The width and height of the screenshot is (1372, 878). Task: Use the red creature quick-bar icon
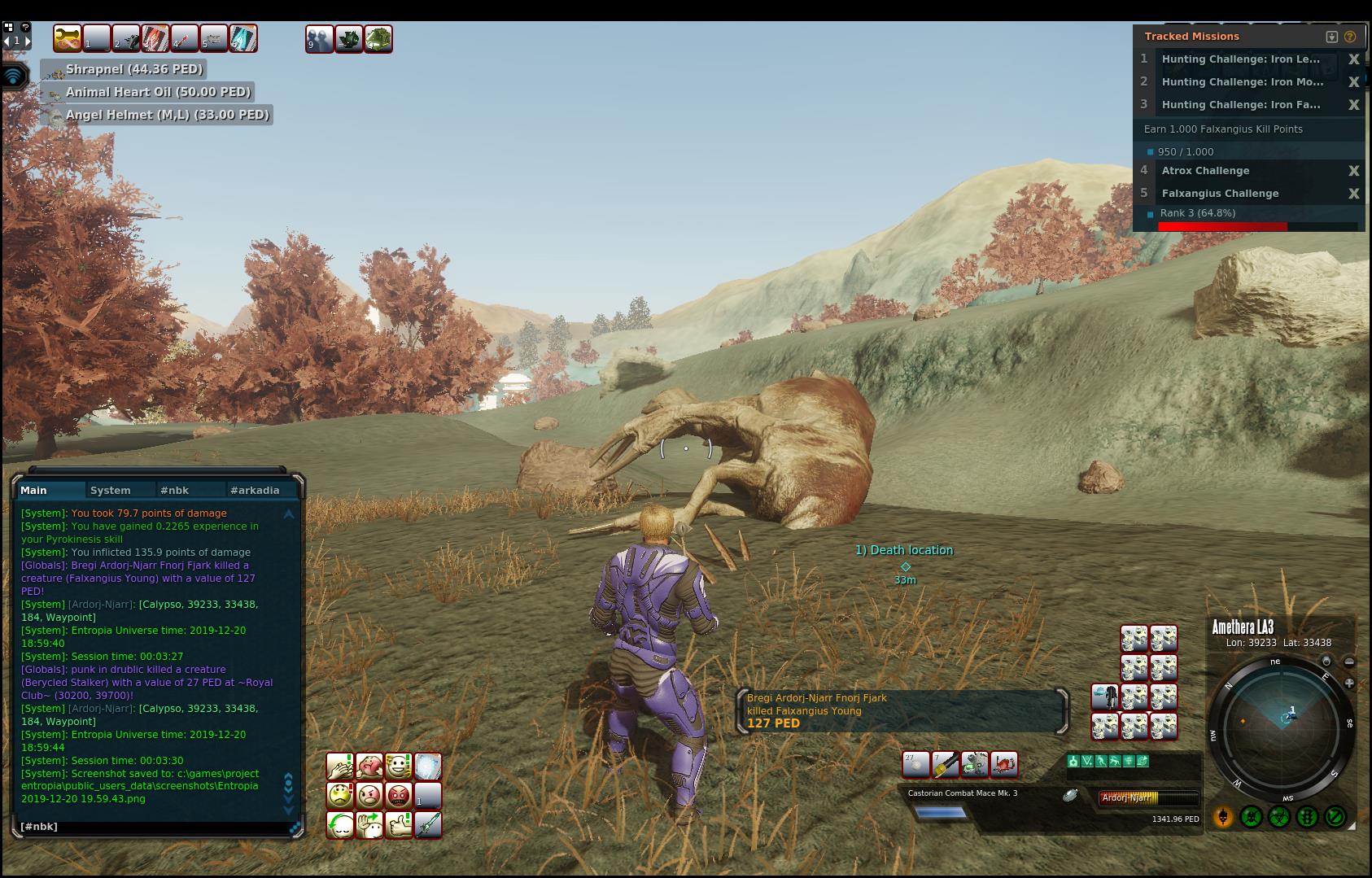pos(1004,764)
